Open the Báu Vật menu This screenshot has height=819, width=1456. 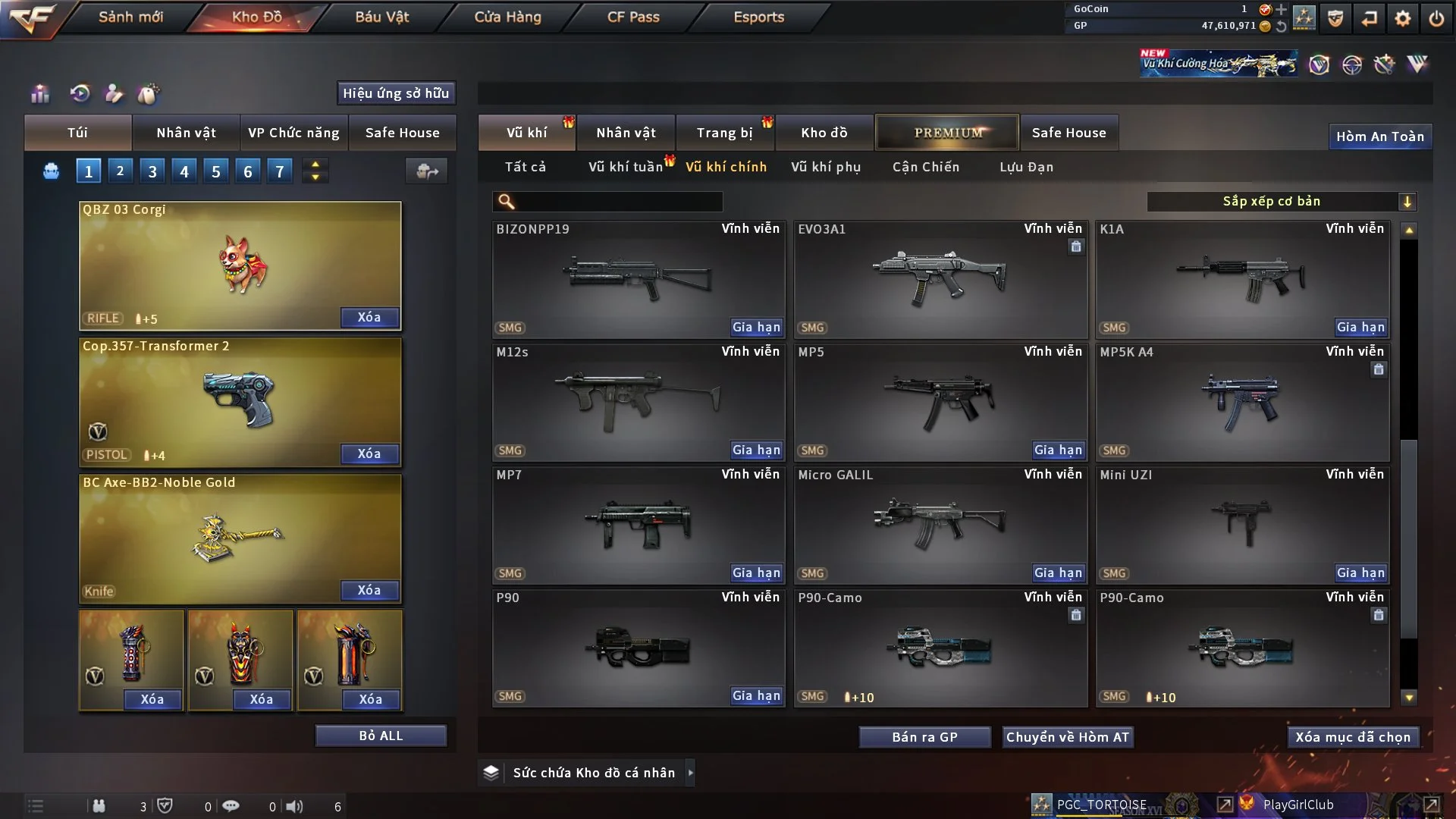click(x=381, y=17)
